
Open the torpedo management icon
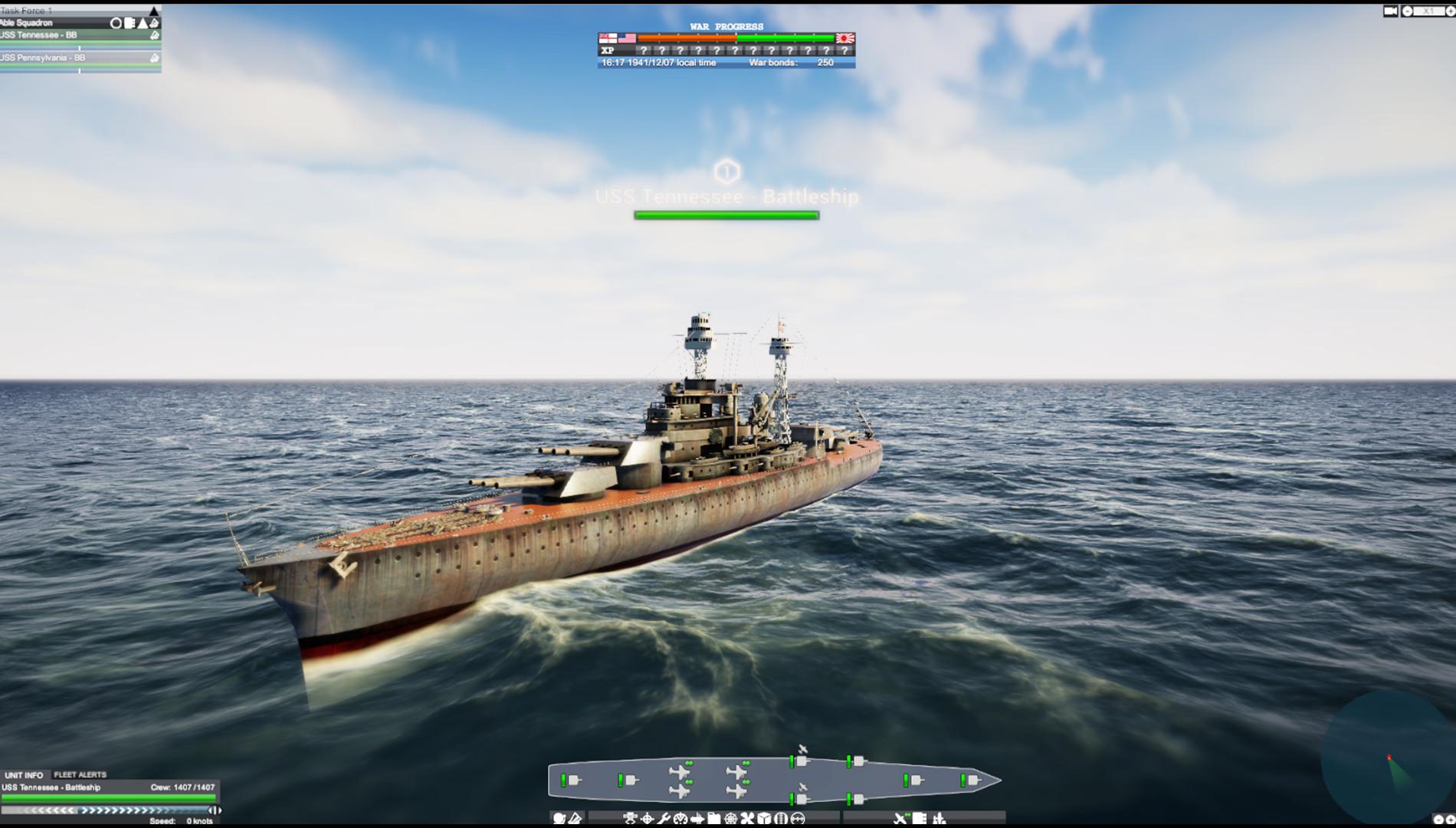(x=697, y=816)
